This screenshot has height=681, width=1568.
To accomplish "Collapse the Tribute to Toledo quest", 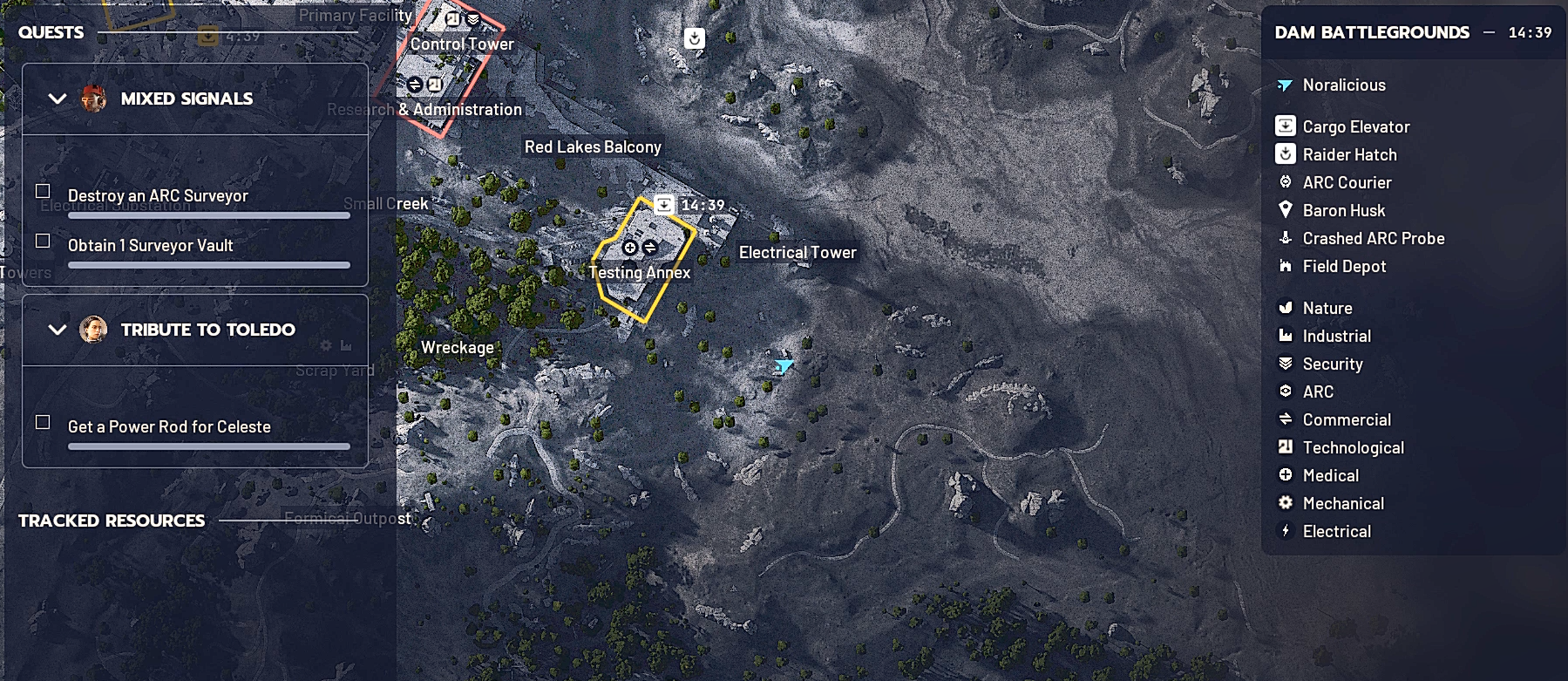I will tap(58, 330).
